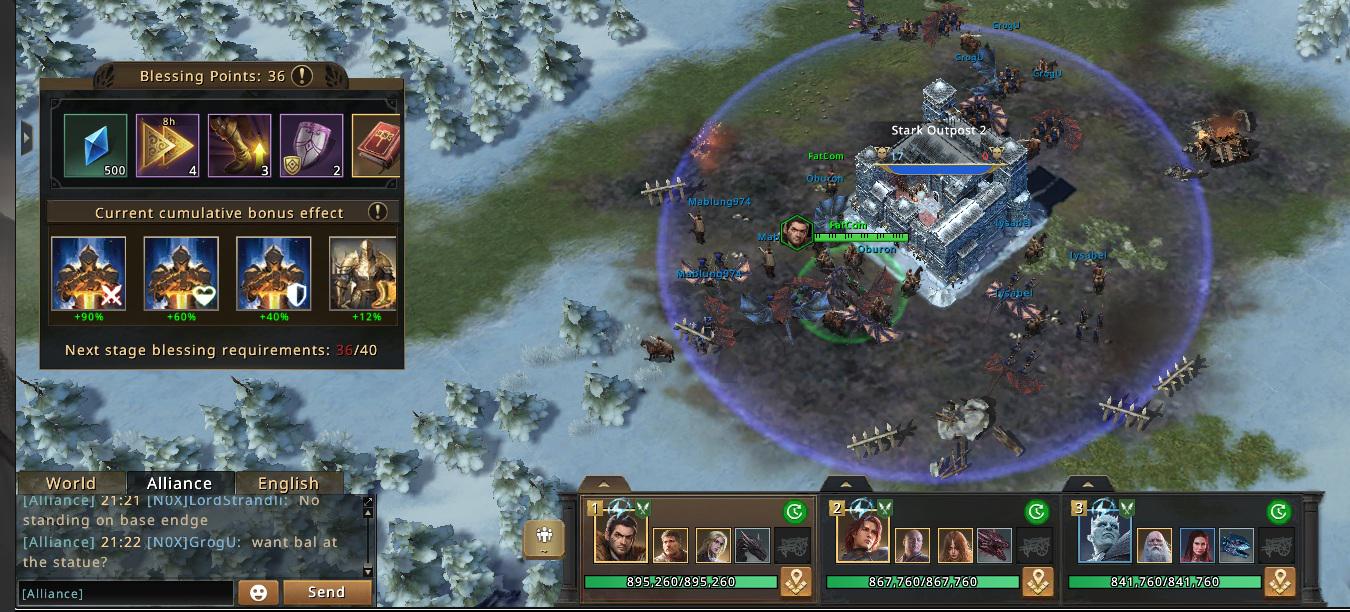Switch to the English chat tab
This screenshot has width=1350, height=612.
(288, 483)
